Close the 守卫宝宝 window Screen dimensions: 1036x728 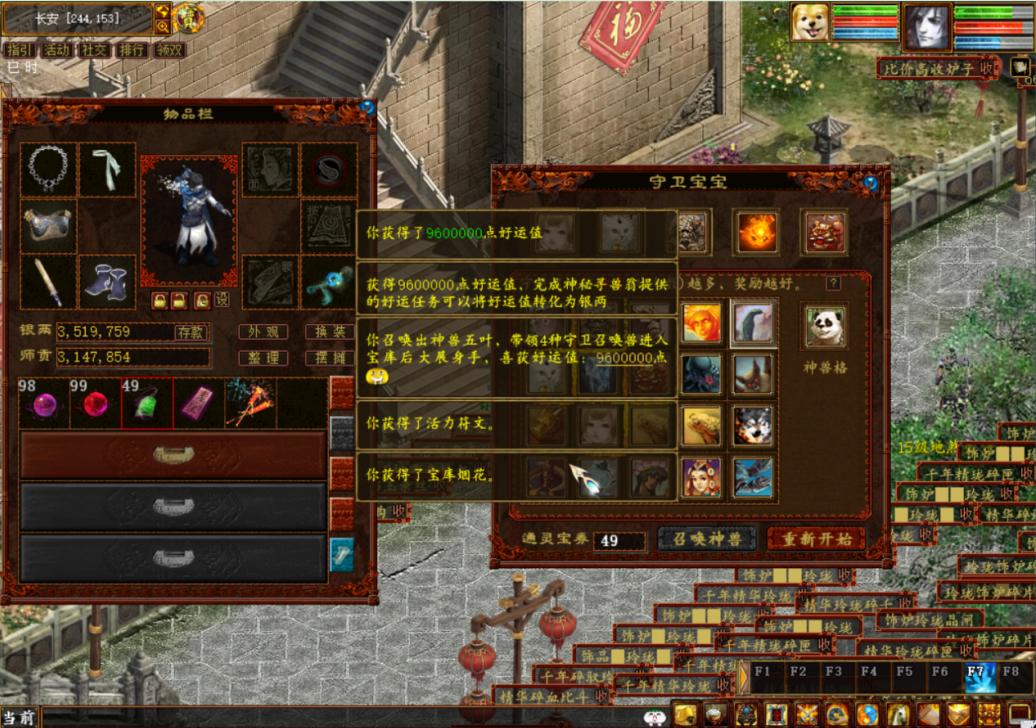coord(871,183)
